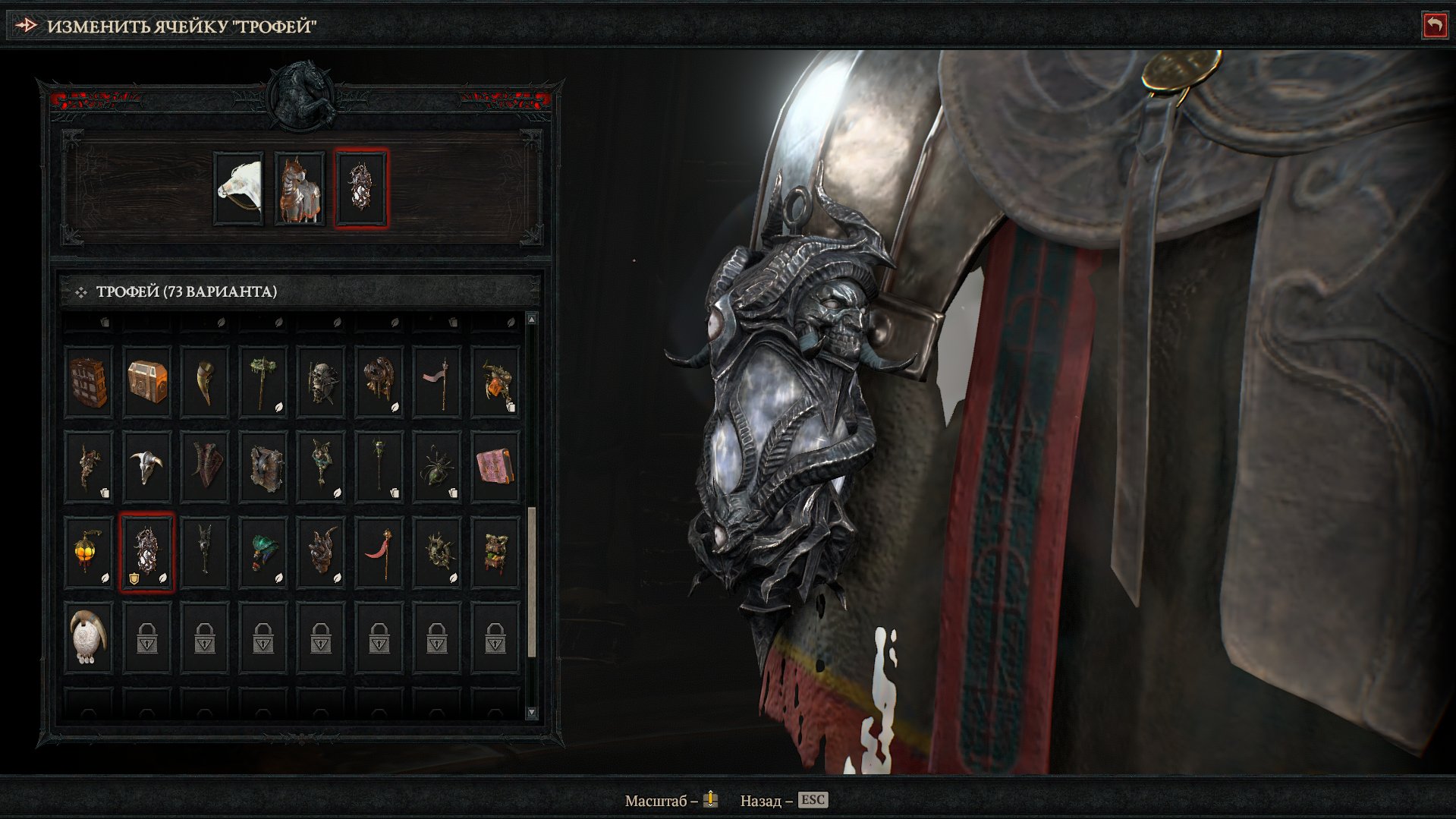Select the red scarf scepter trophy
This screenshot has width=1456, height=819.
tap(379, 552)
